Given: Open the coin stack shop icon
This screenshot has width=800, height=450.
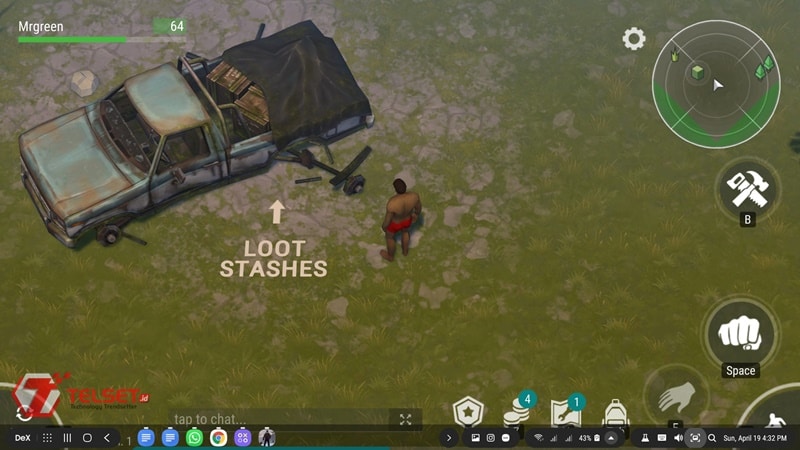Looking at the screenshot, I should pyautogui.click(x=517, y=412).
